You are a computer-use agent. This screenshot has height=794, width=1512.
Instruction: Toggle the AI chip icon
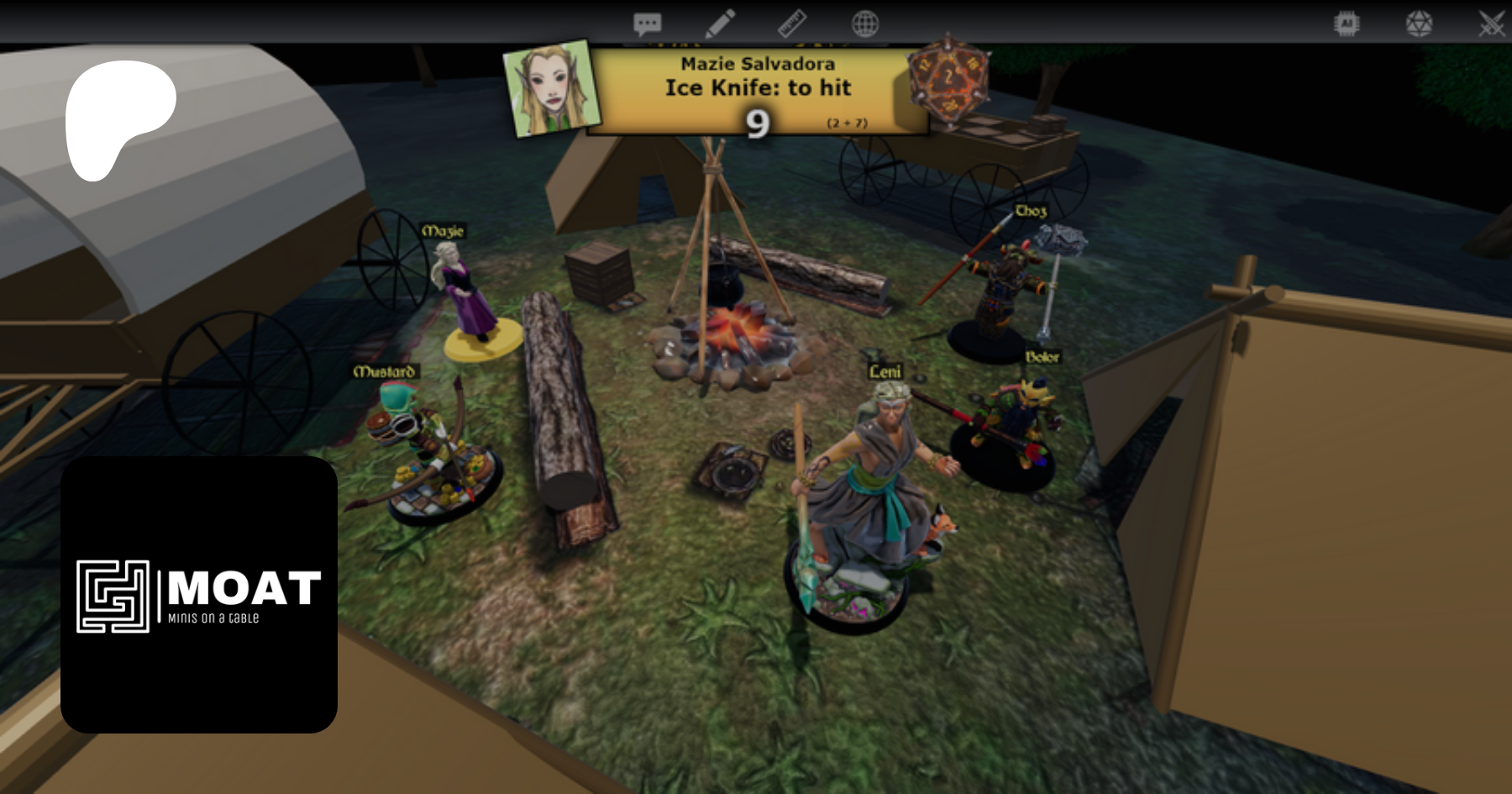[1347, 24]
